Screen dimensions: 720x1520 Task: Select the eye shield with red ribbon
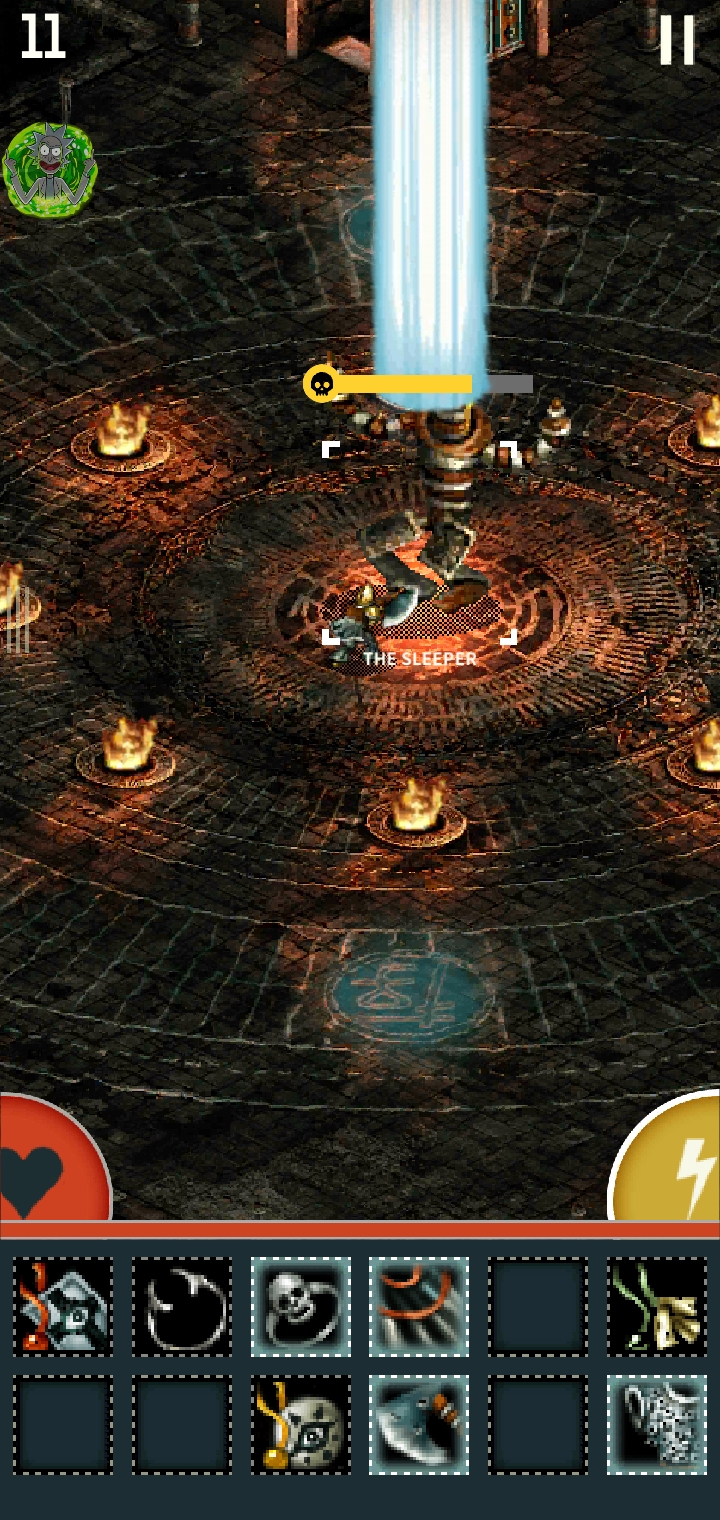click(63, 1307)
